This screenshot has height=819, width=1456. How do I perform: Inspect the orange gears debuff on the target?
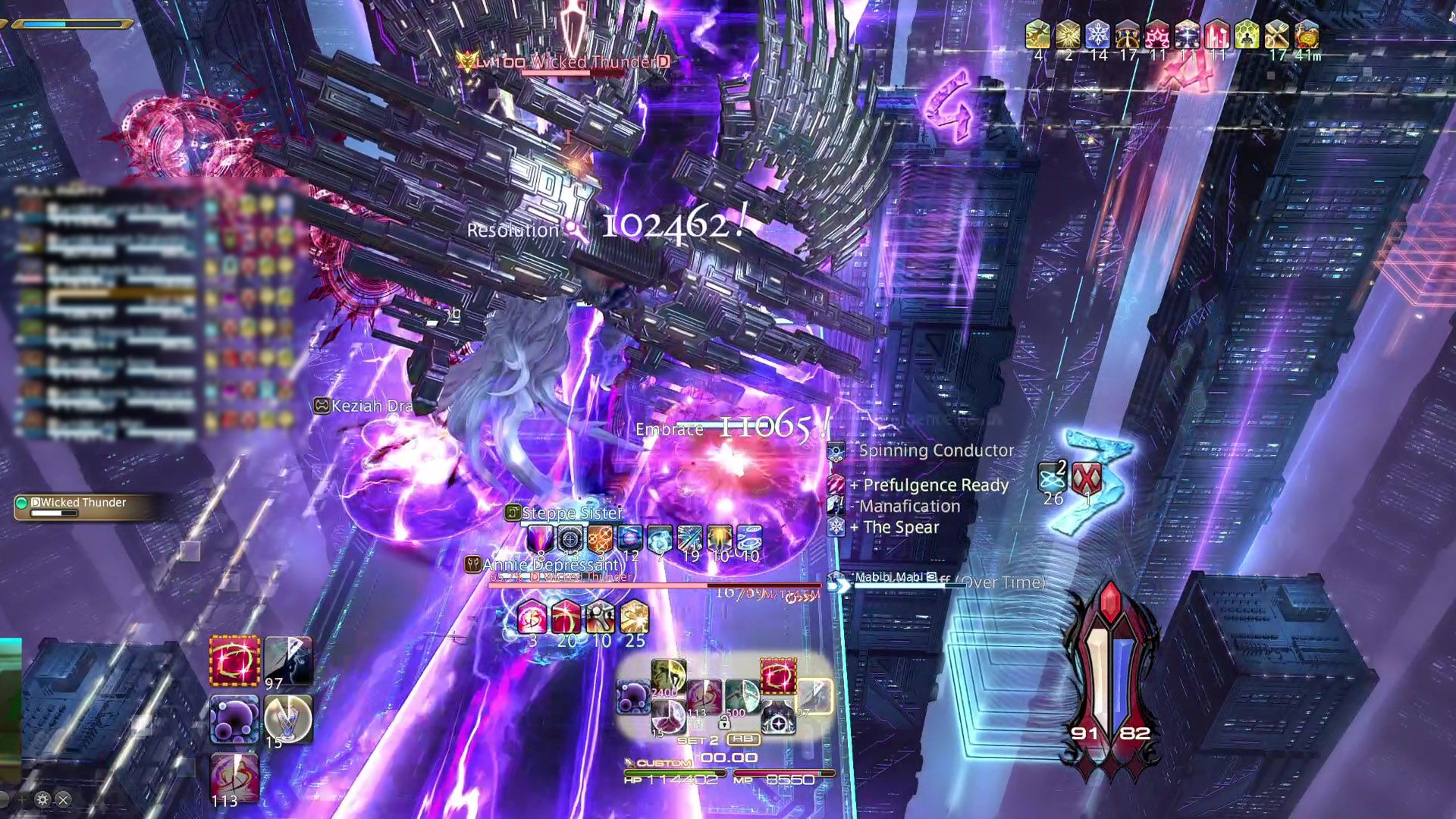(x=600, y=538)
